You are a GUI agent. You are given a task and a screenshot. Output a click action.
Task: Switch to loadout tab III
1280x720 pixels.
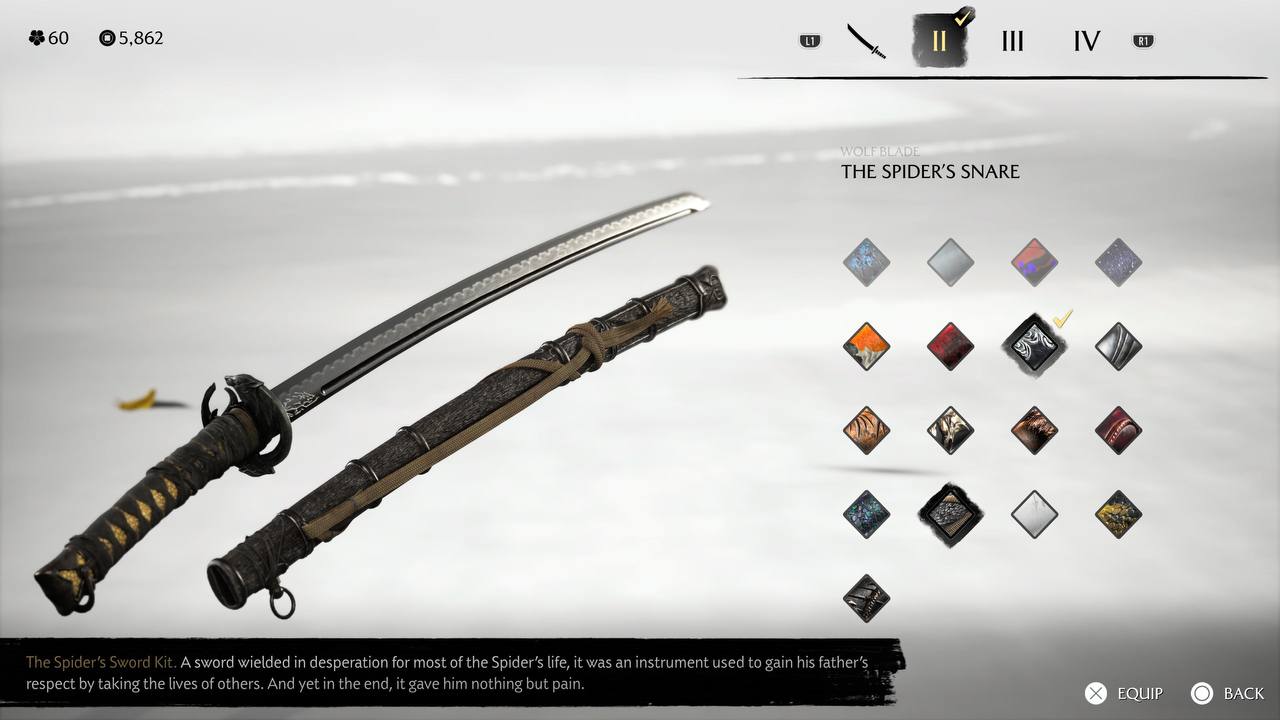[x=1012, y=41]
